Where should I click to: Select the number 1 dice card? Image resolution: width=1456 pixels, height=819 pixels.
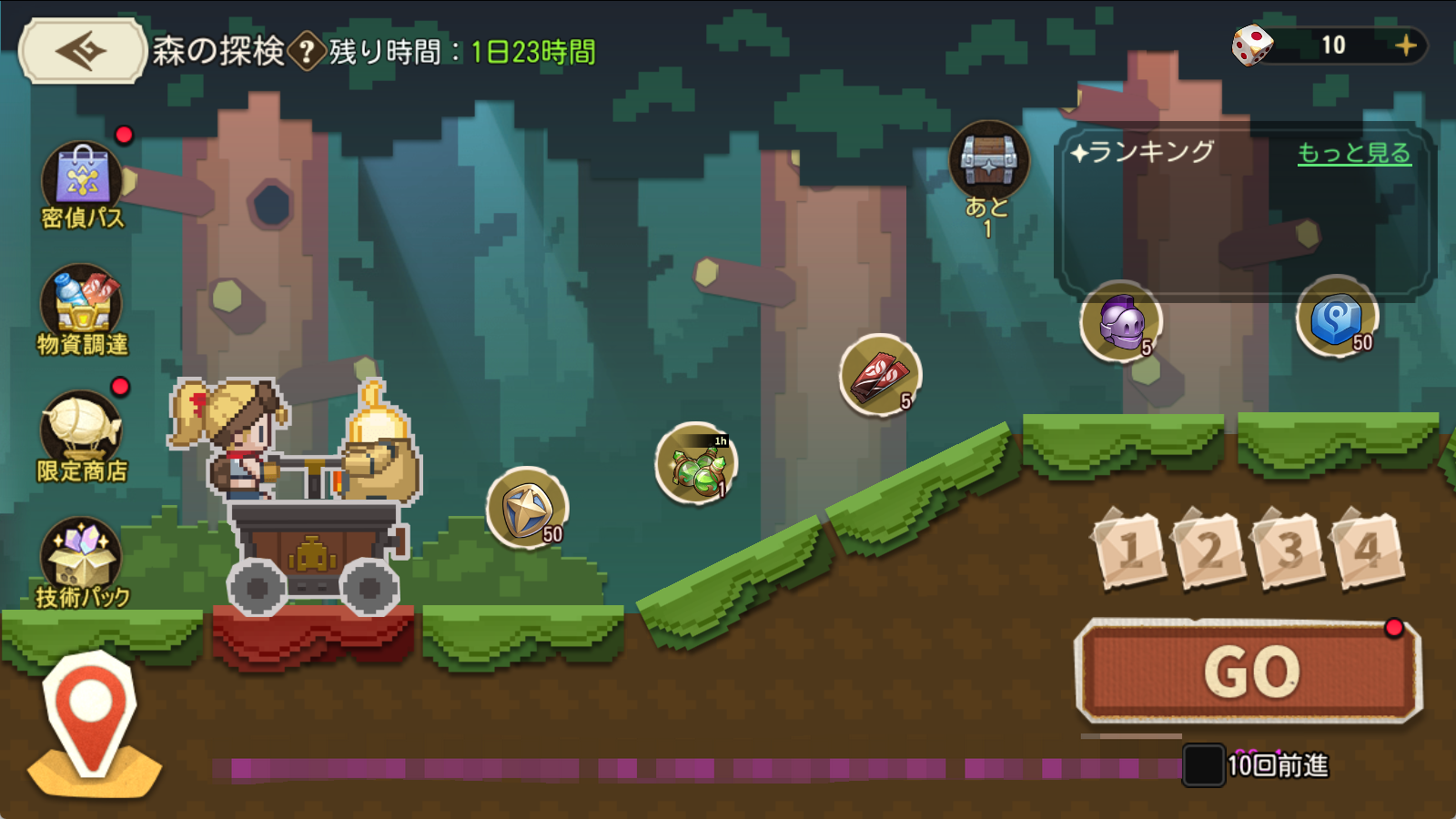[x=1130, y=550]
